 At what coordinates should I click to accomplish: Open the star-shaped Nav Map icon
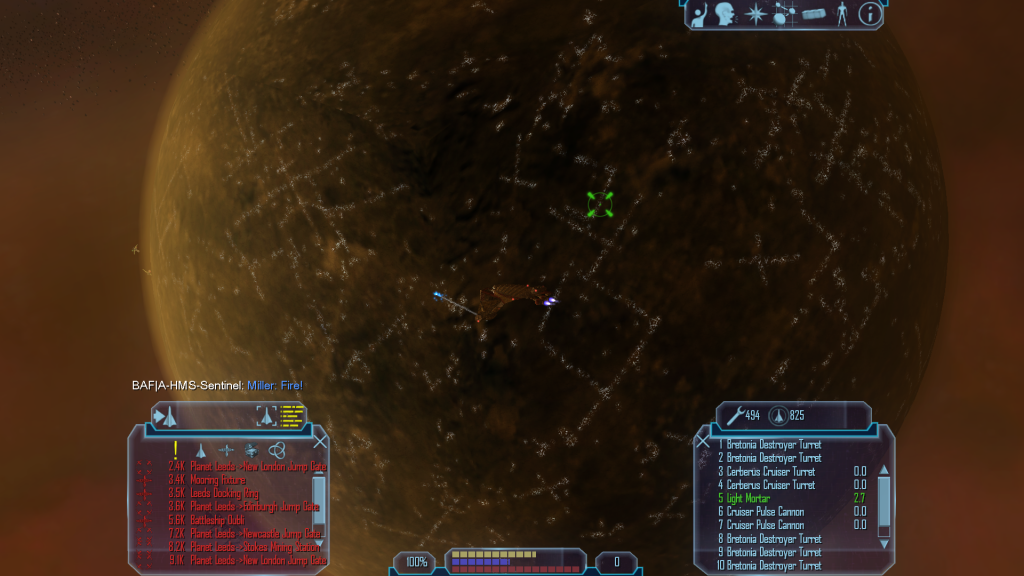tap(757, 14)
